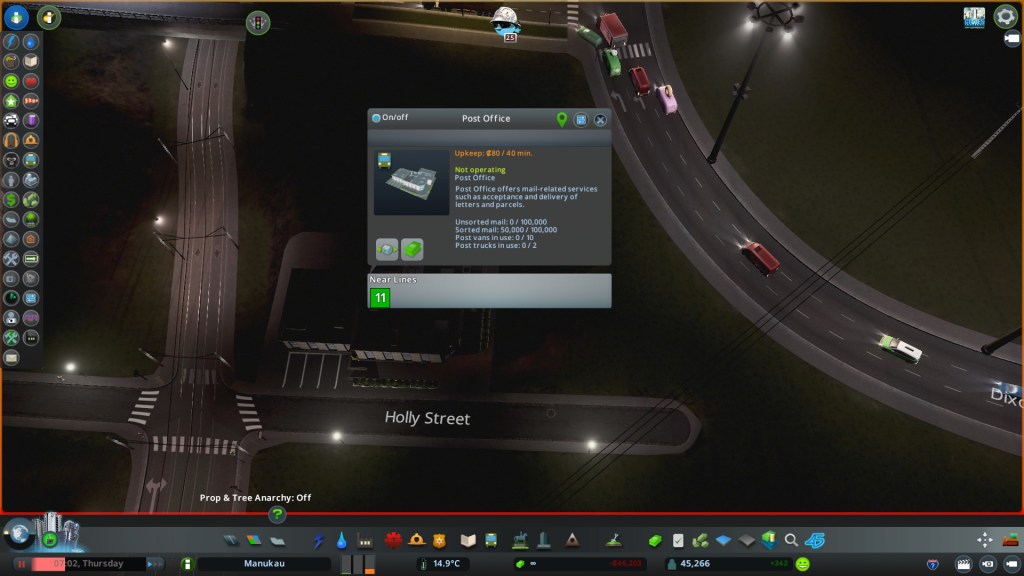1024x576 pixels.
Task: Select the happiness smiley info view
Action: (x=11, y=81)
